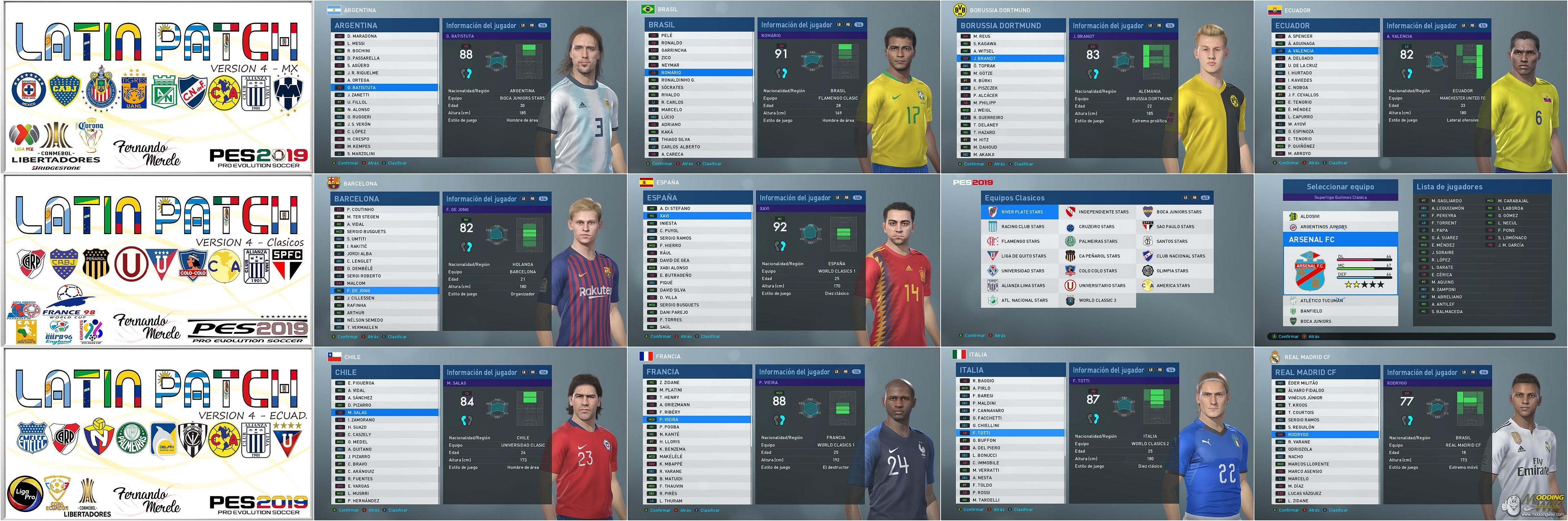The width and height of the screenshot is (1568, 521).
Task: Select M. Reus in the Borussia Dortmund list
Action: point(982,36)
